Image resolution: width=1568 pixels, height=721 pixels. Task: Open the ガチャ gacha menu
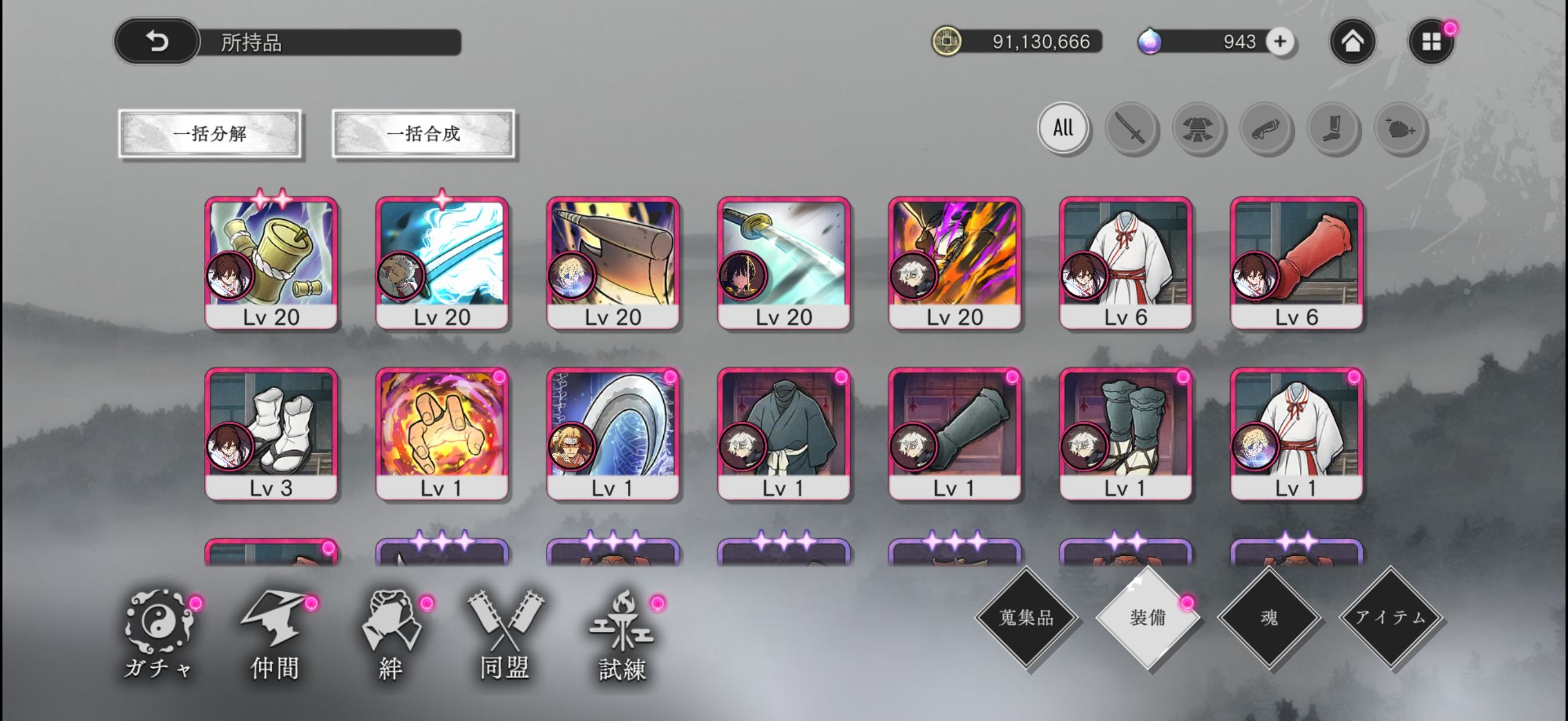tap(160, 634)
